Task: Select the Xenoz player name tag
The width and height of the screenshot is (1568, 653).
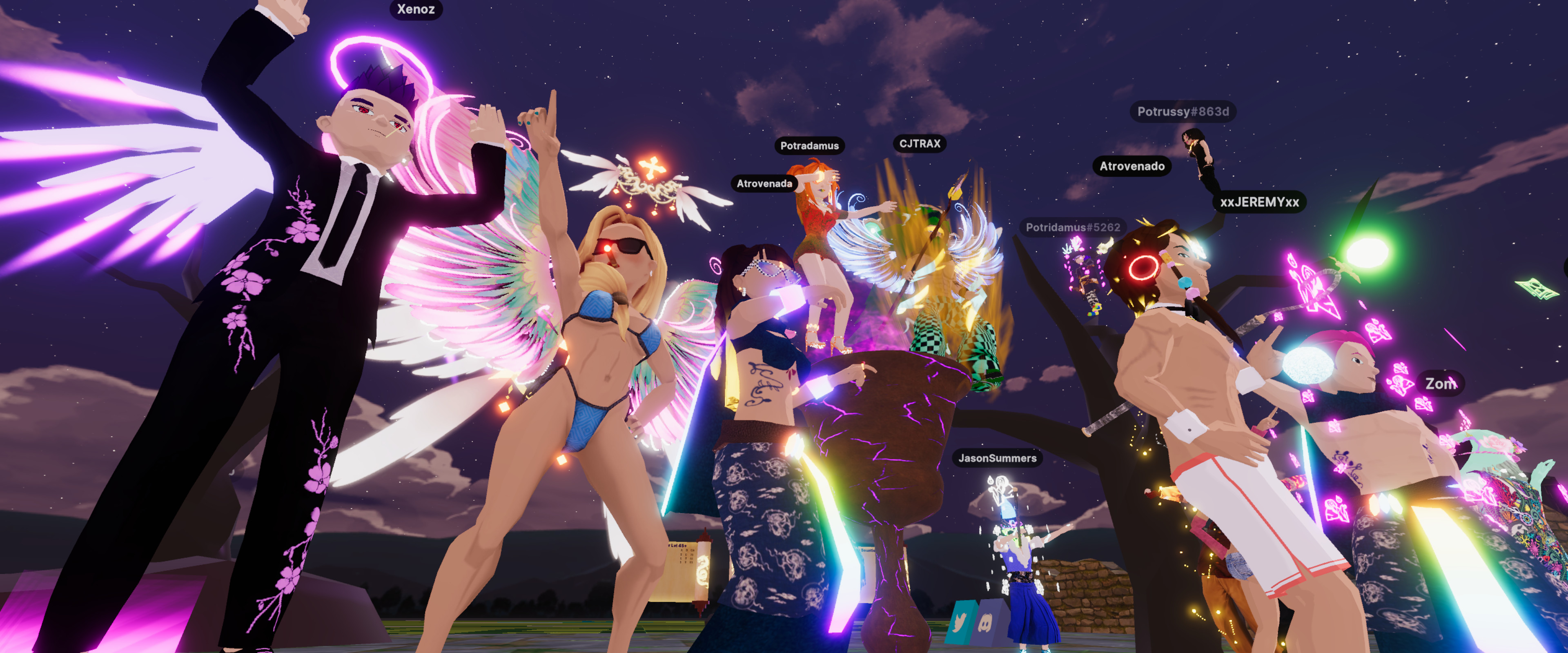Action: 416,9
